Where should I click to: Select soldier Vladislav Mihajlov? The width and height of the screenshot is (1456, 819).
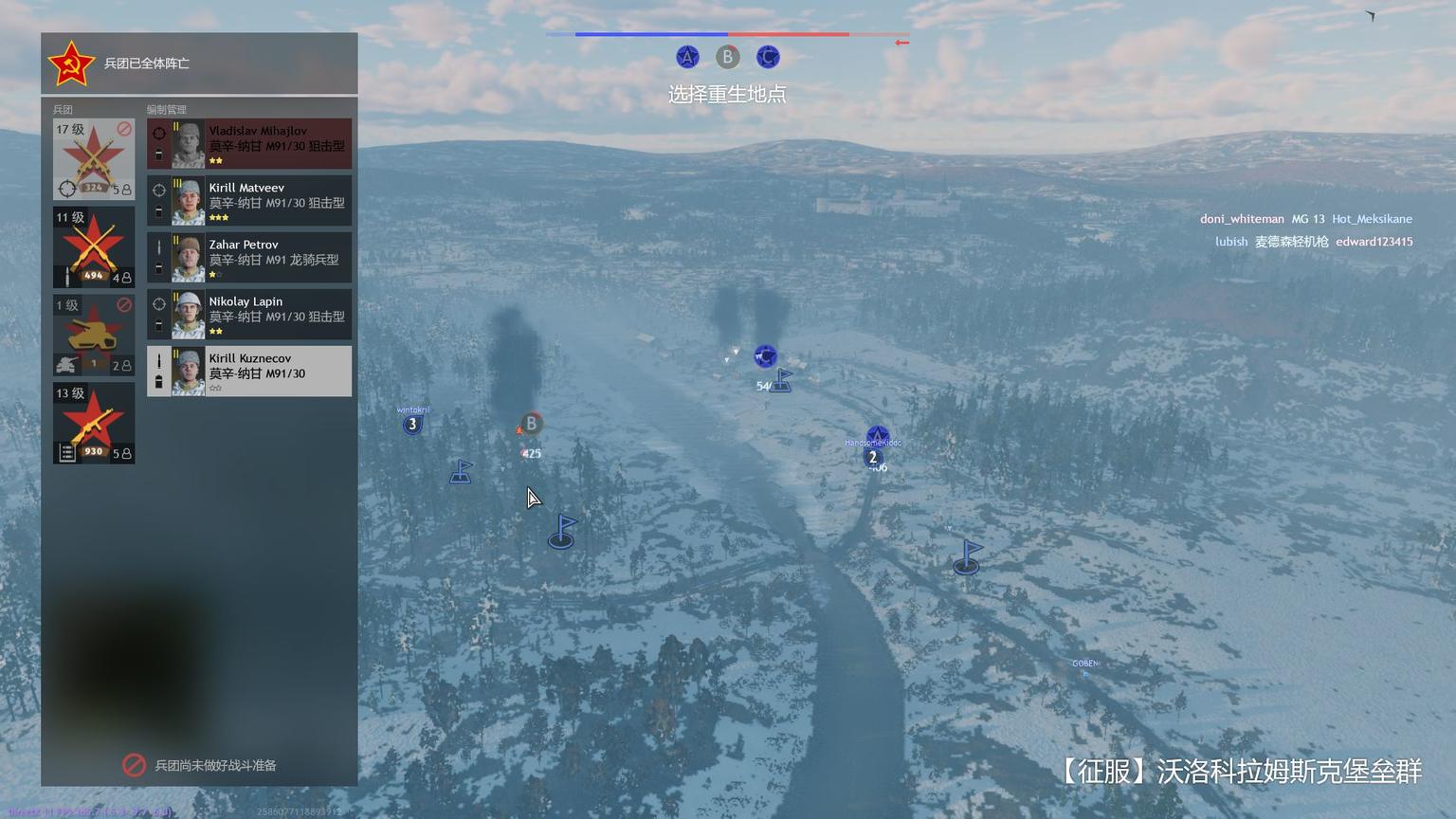(249, 144)
